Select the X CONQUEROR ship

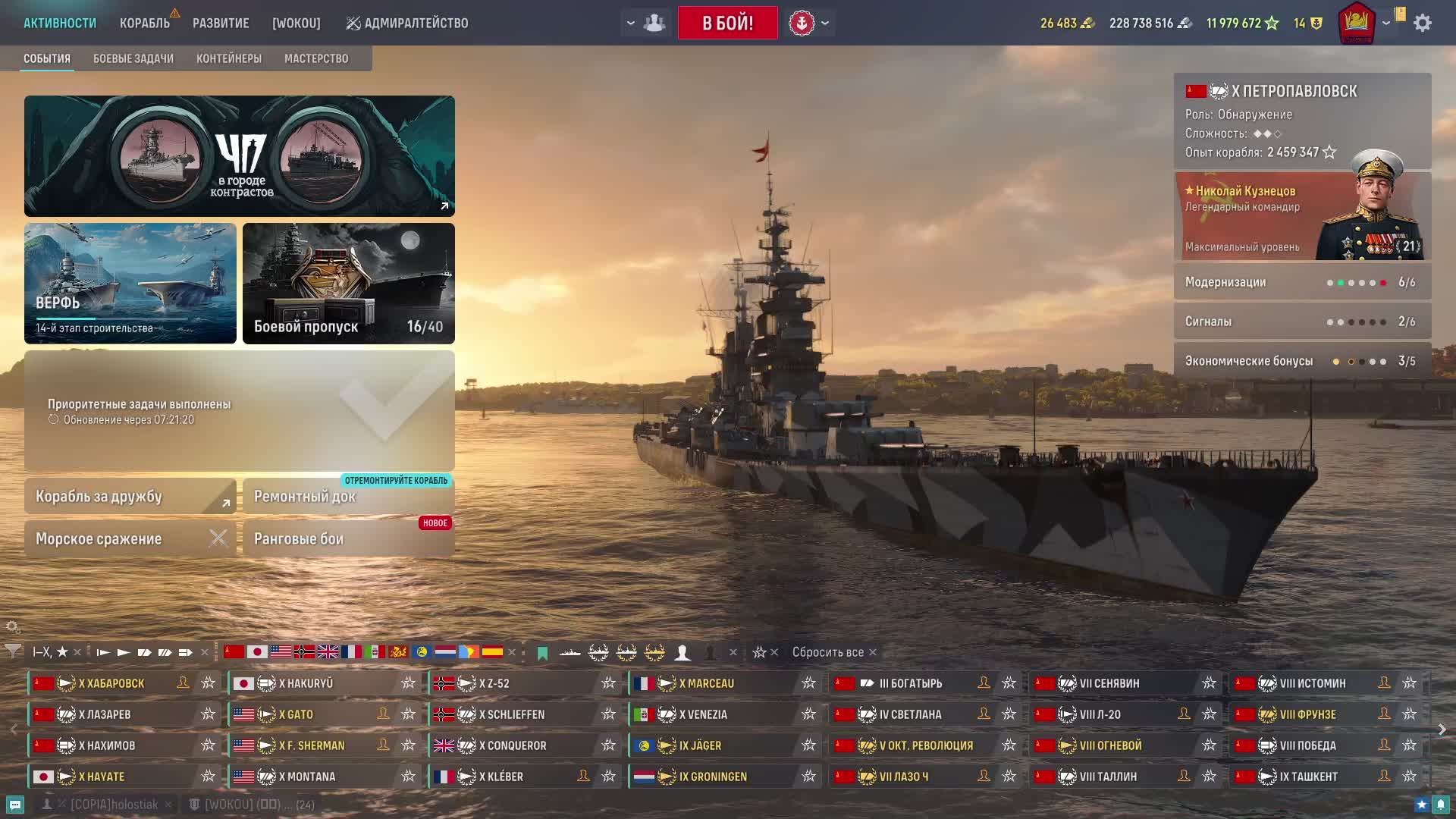click(512, 745)
